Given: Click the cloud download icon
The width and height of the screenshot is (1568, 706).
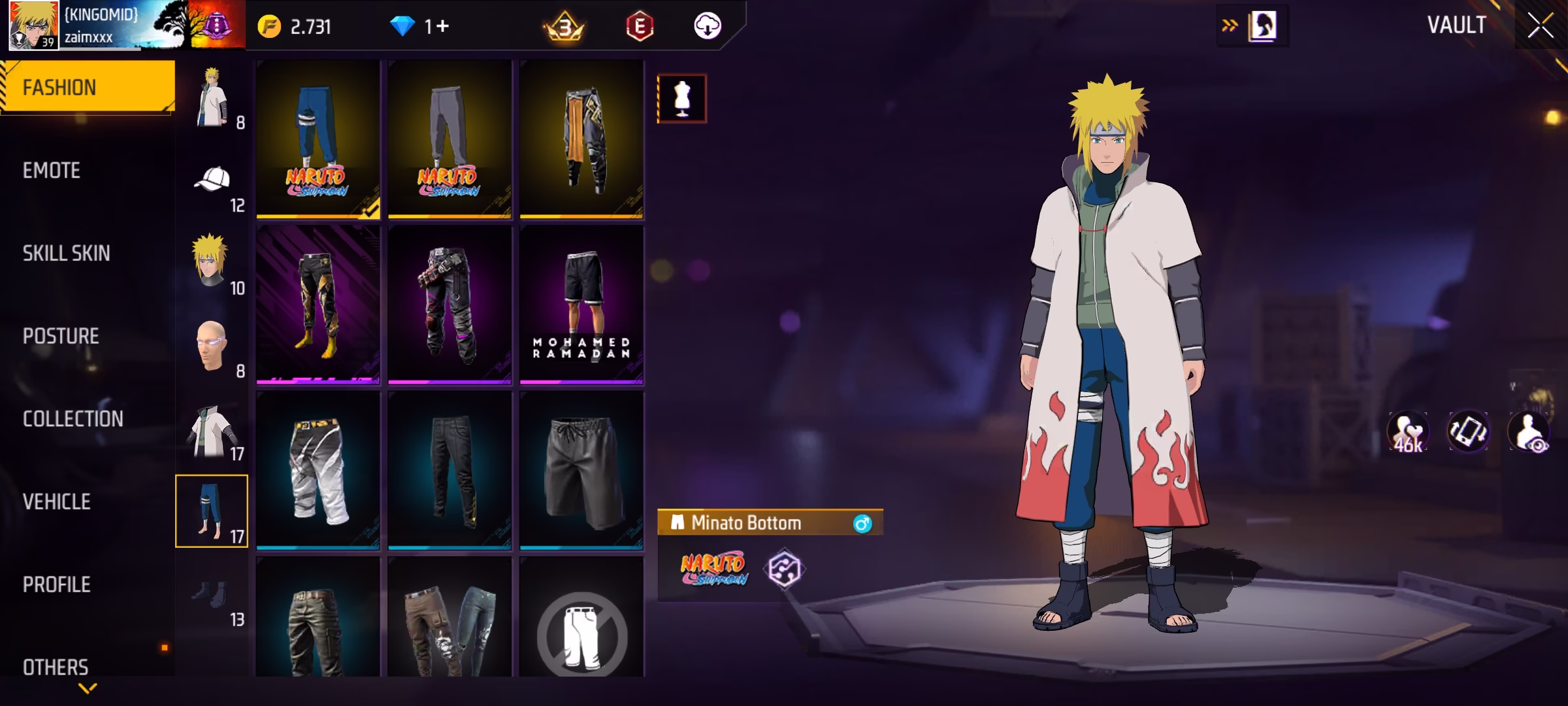Looking at the screenshot, I should pyautogui.click(x=707, y=27).
